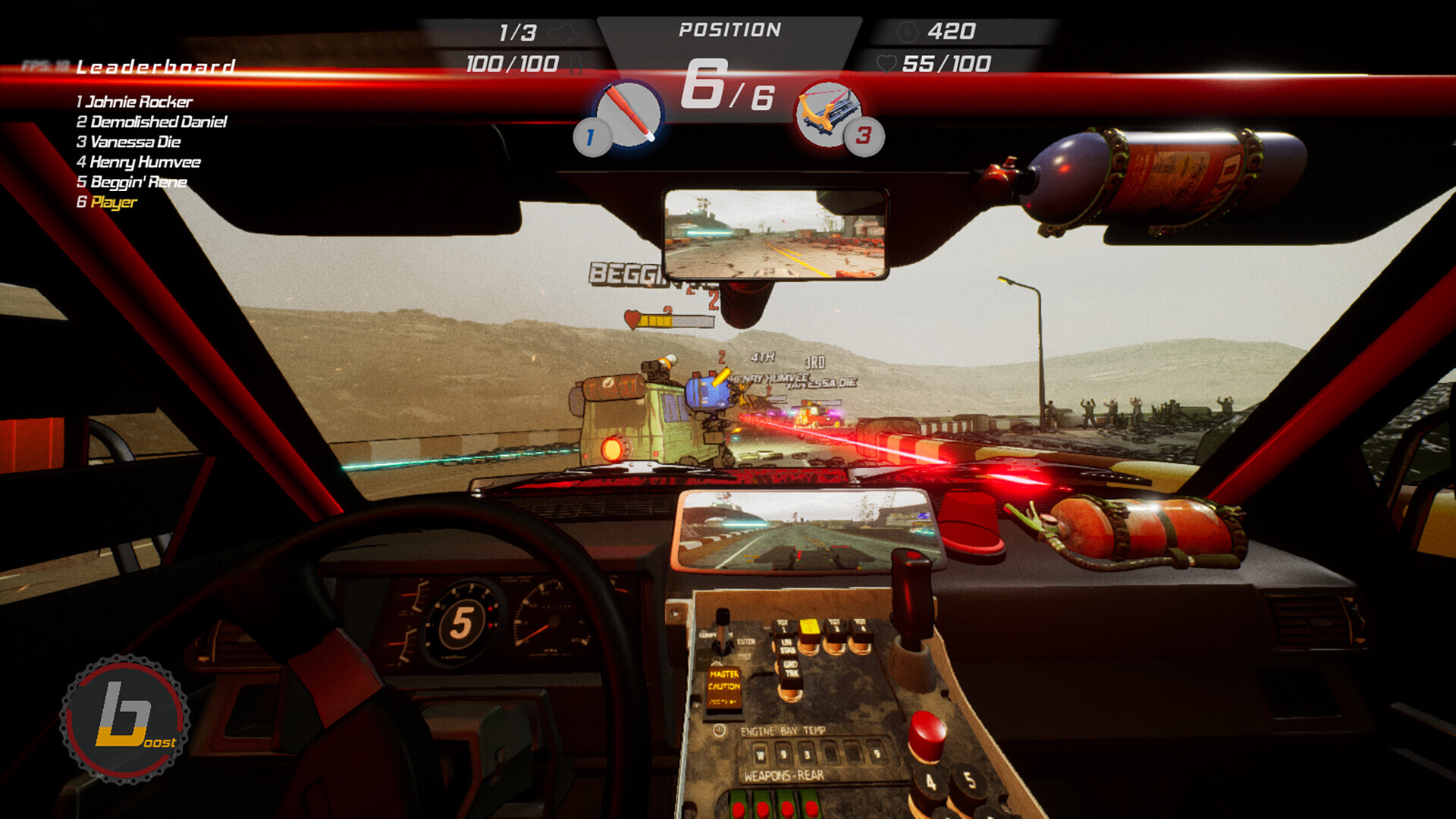Activate the red rocket weapon icon
This screenshot has height=819, width=1456.
(x=629, y=114)
